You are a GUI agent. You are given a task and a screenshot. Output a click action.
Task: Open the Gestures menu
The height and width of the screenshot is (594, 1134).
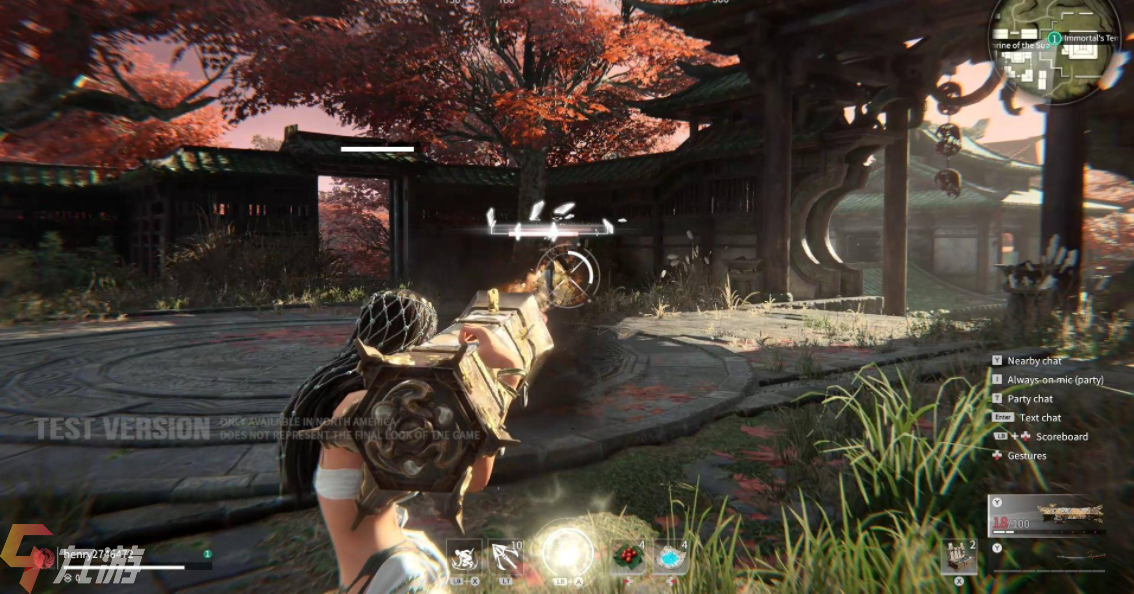click(1026, 456)
